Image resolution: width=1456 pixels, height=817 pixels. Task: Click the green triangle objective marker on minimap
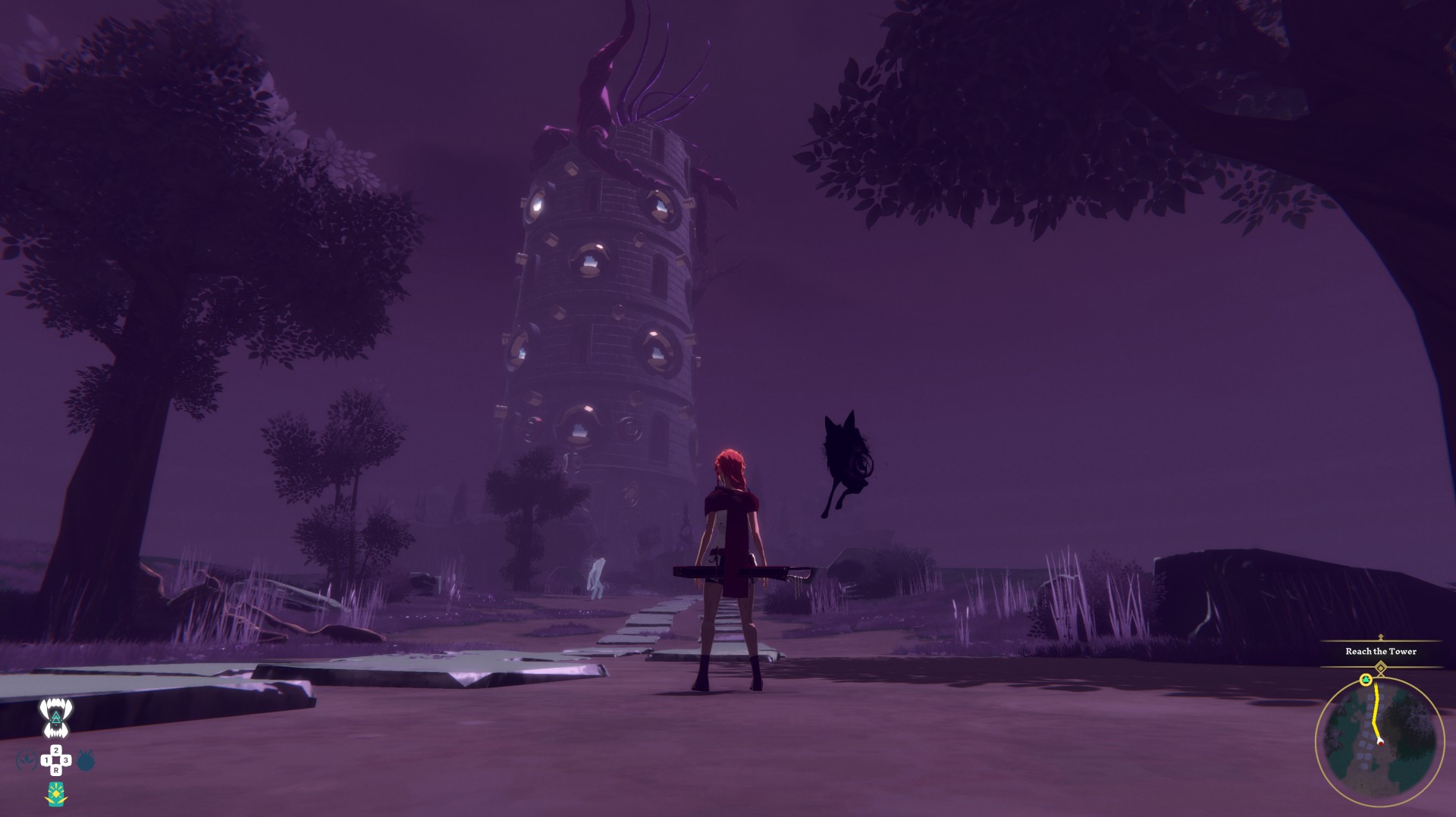(x=1366, y=680)
